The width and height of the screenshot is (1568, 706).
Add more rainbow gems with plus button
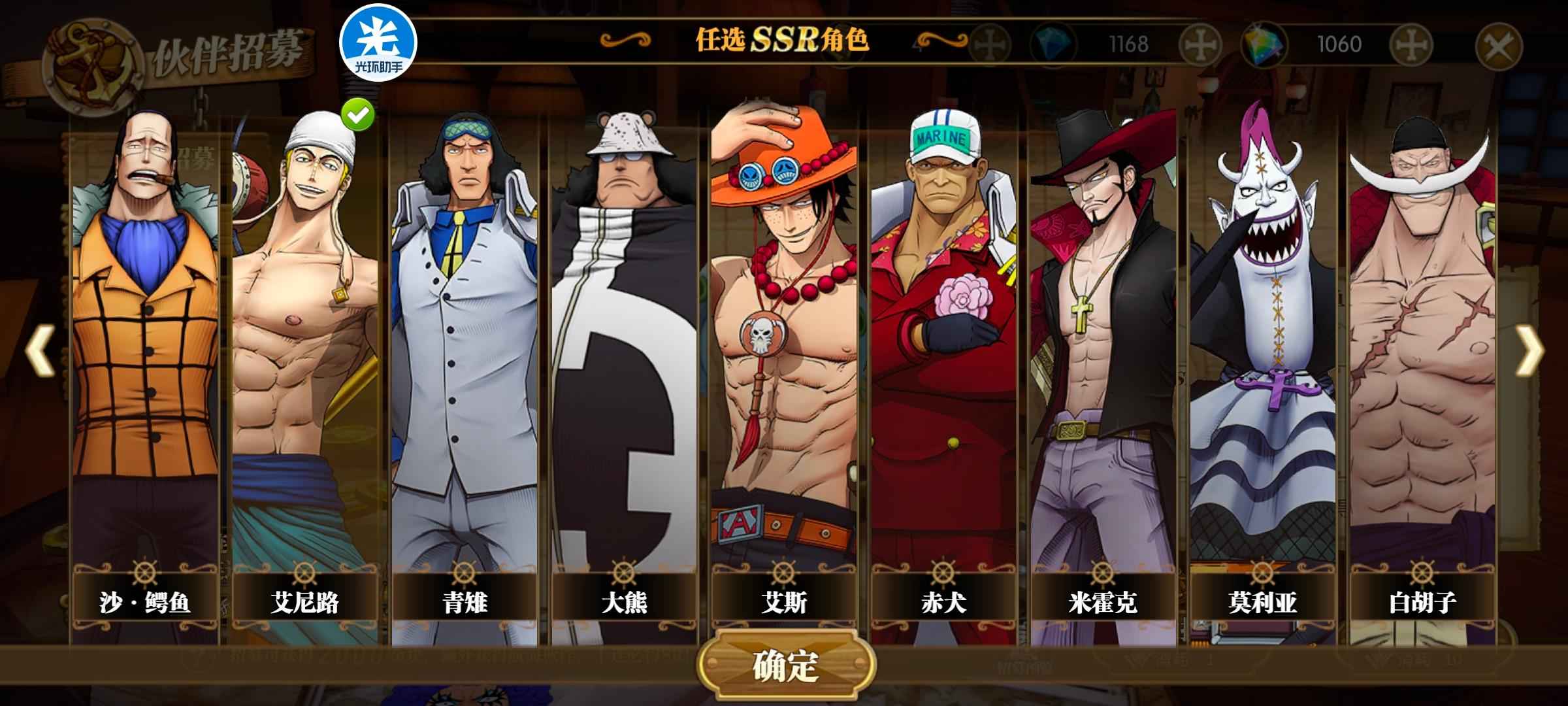pyautogui.click(x=1411, y=45)
